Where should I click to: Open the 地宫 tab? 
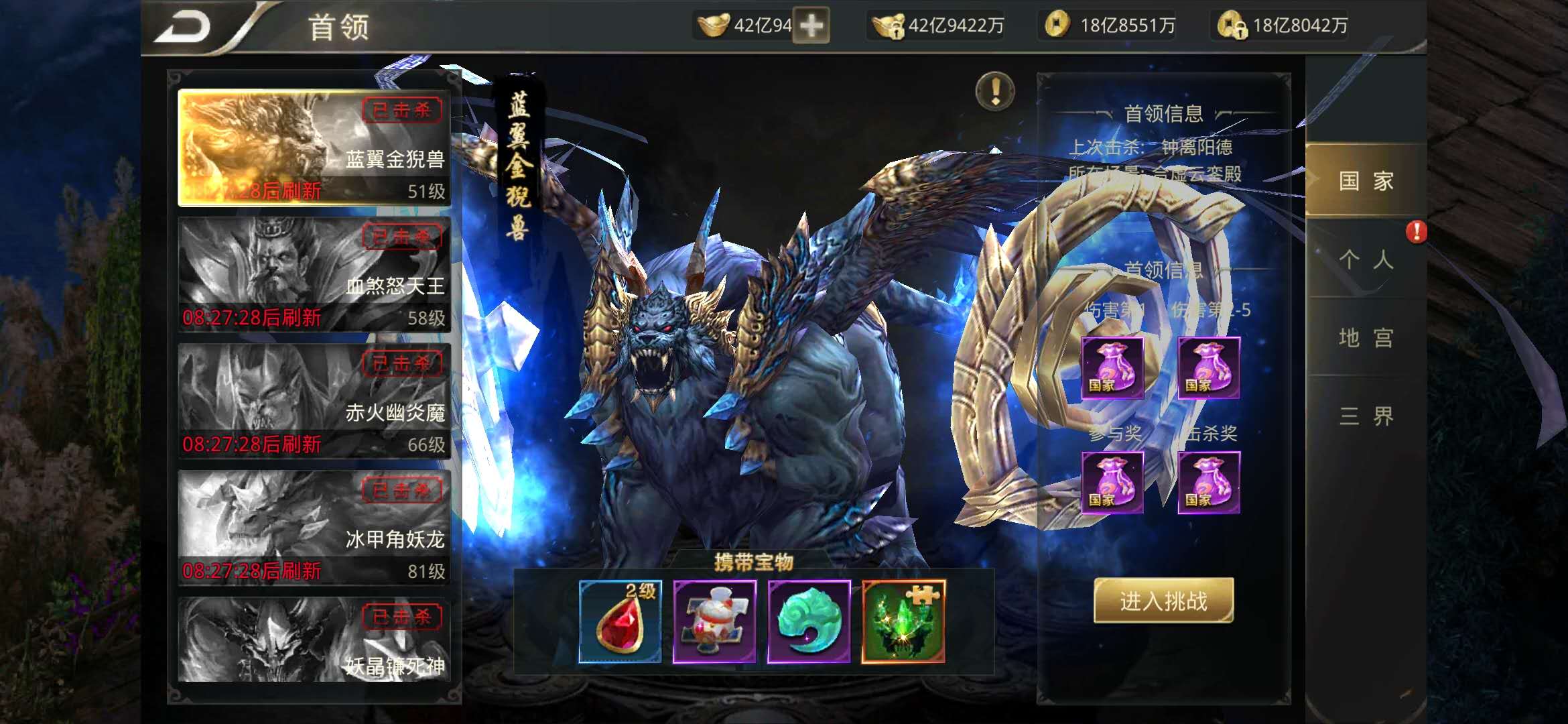click(x=1366, y=337)
